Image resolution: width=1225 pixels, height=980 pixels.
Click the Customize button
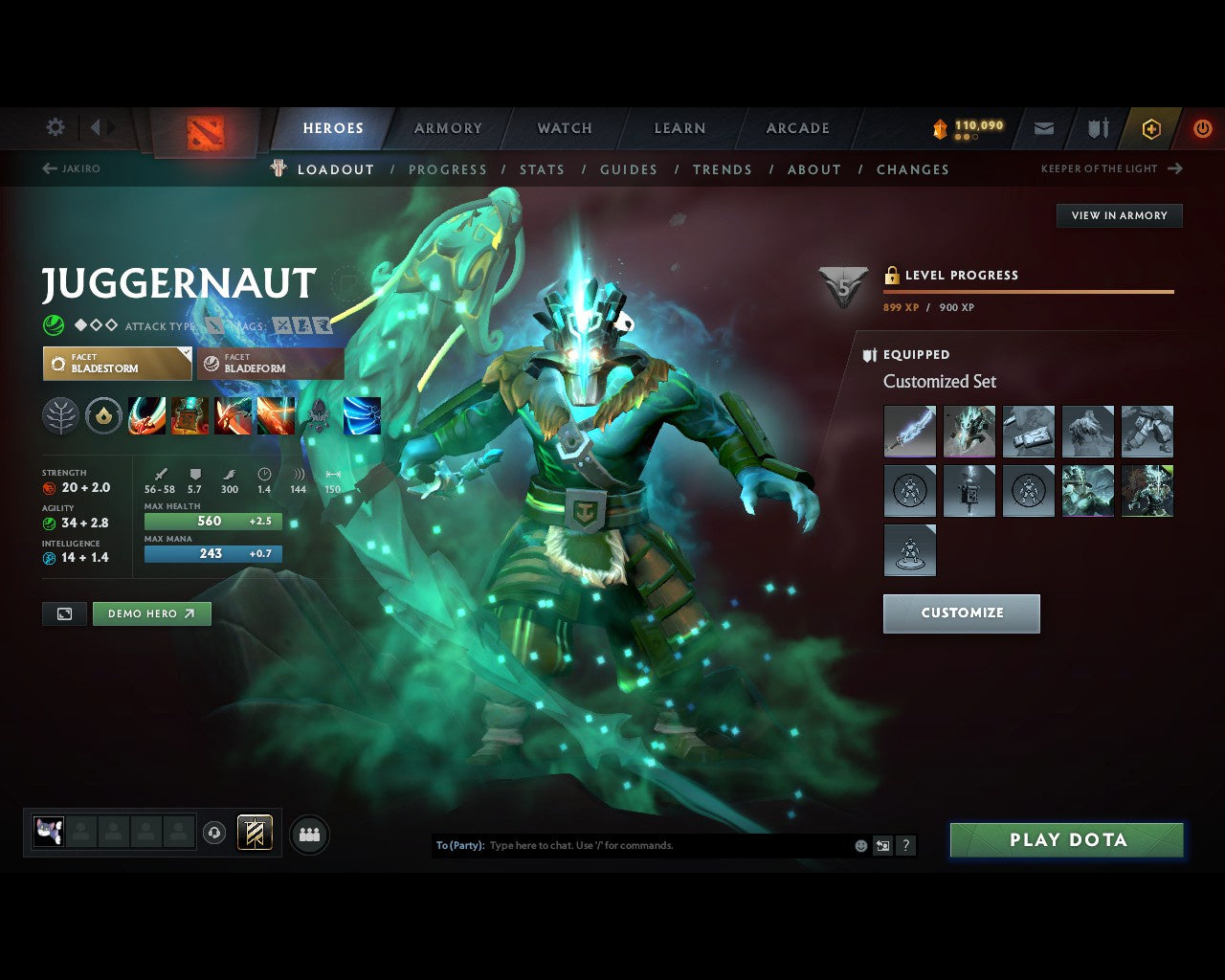pos(961,613)
